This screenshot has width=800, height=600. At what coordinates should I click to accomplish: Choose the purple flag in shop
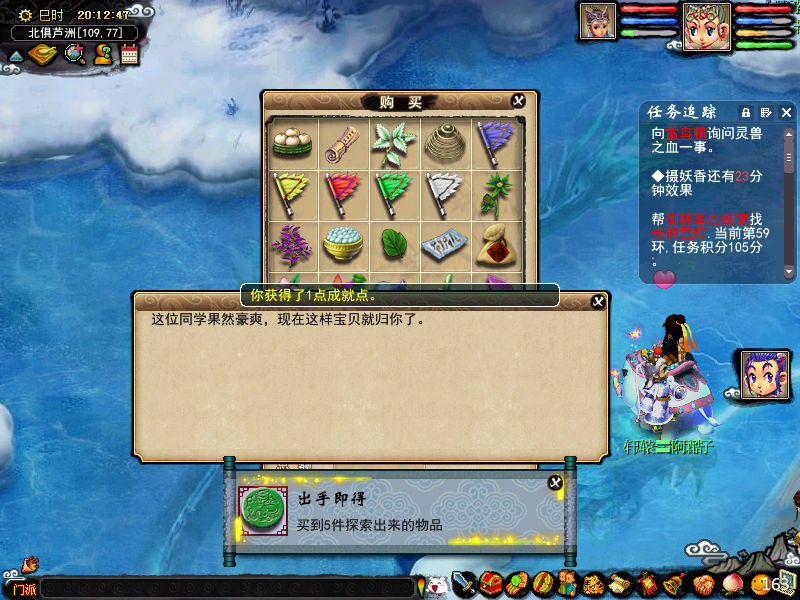(493, 142)
